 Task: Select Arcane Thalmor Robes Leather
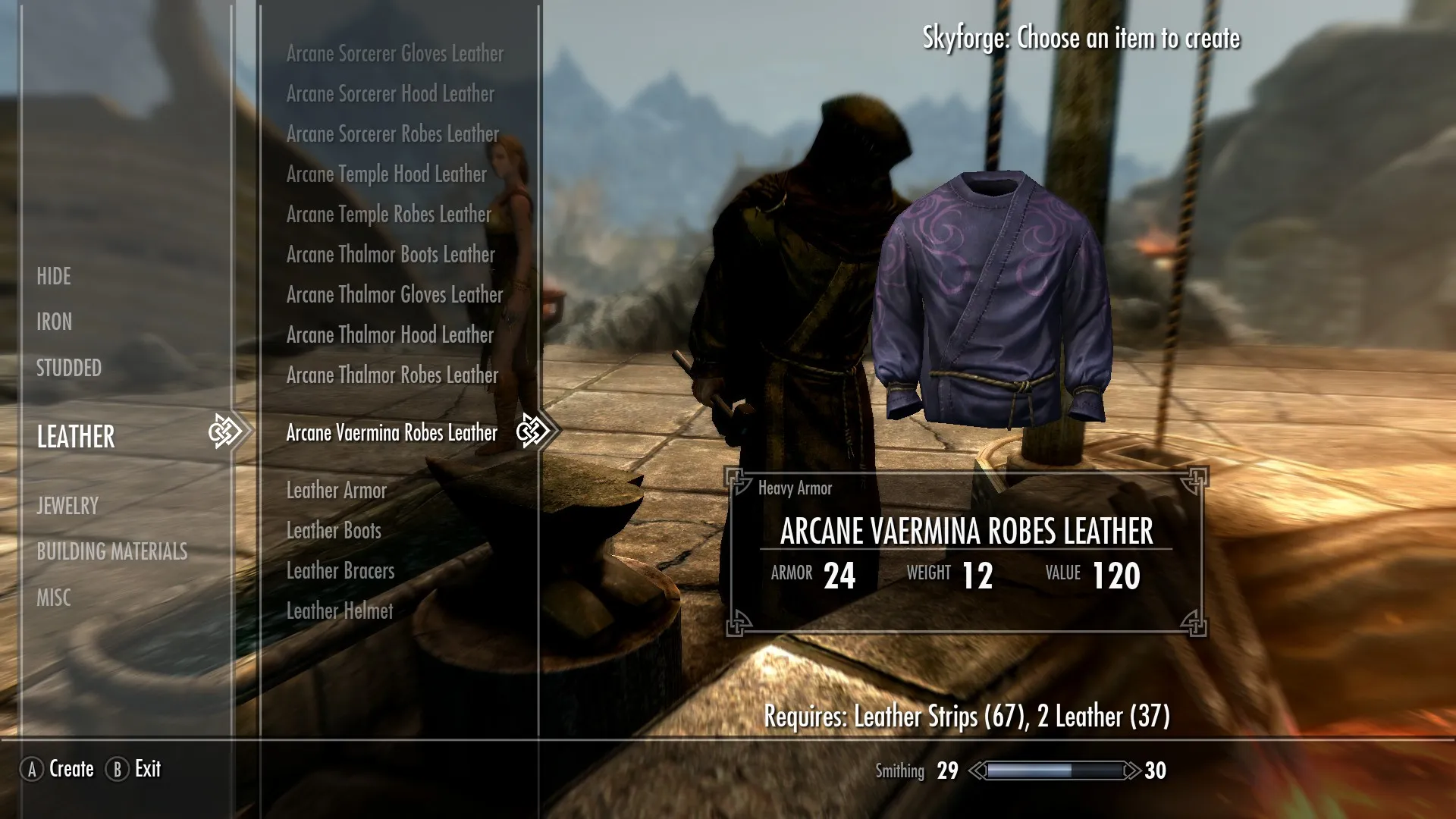[392, 375]
